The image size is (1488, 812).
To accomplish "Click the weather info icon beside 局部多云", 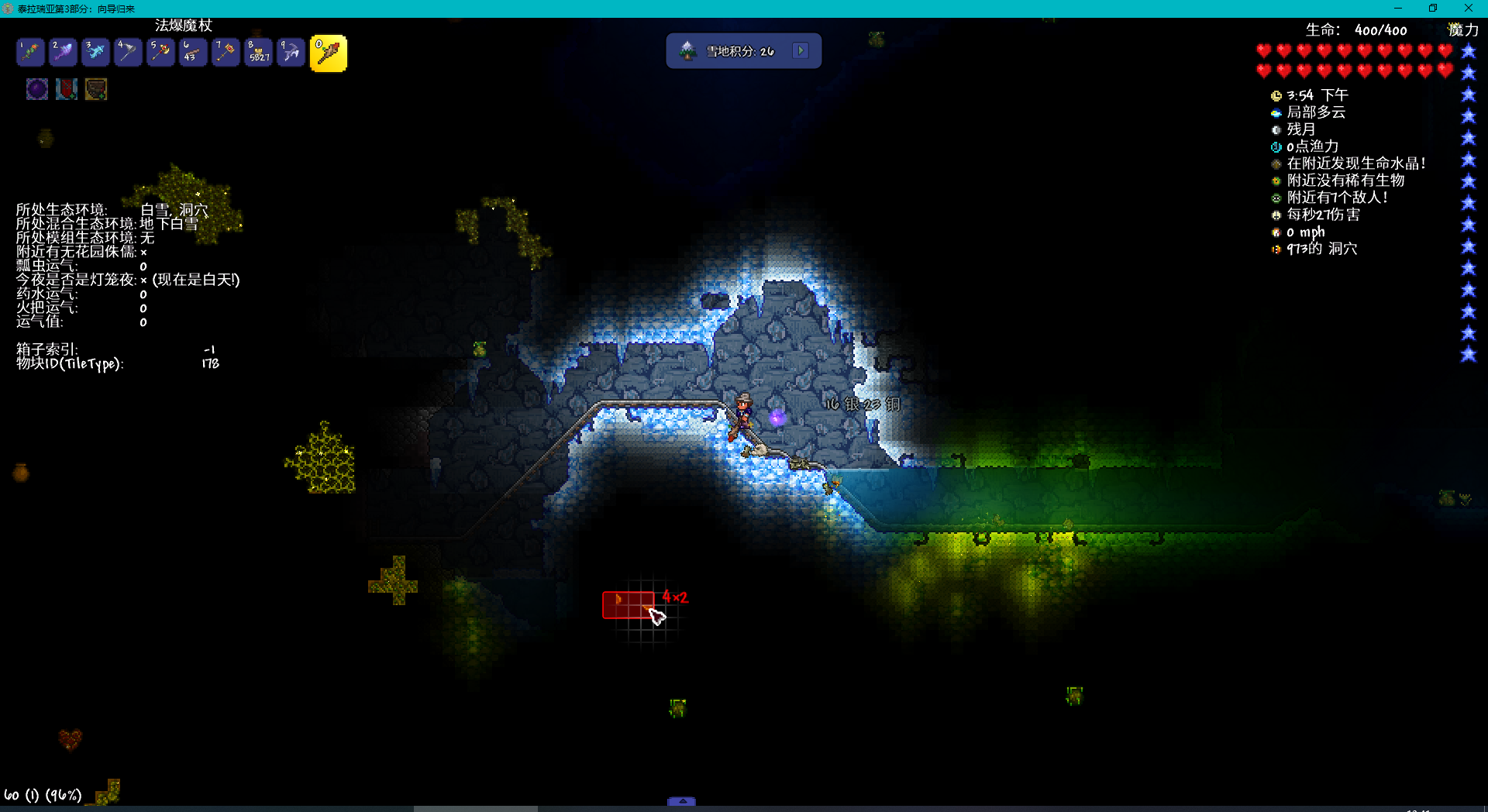I will point(1276,112).
